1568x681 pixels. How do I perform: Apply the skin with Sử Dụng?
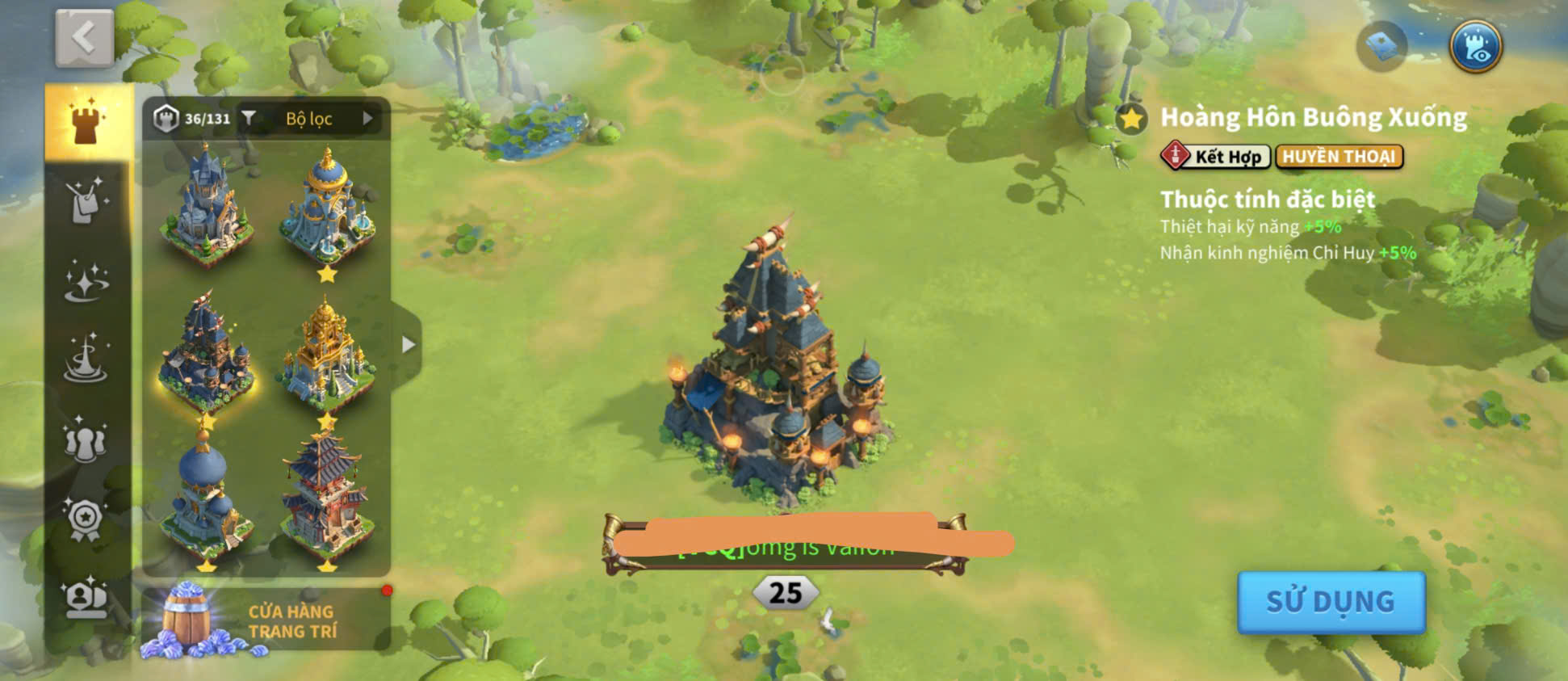coord(1331,601)
